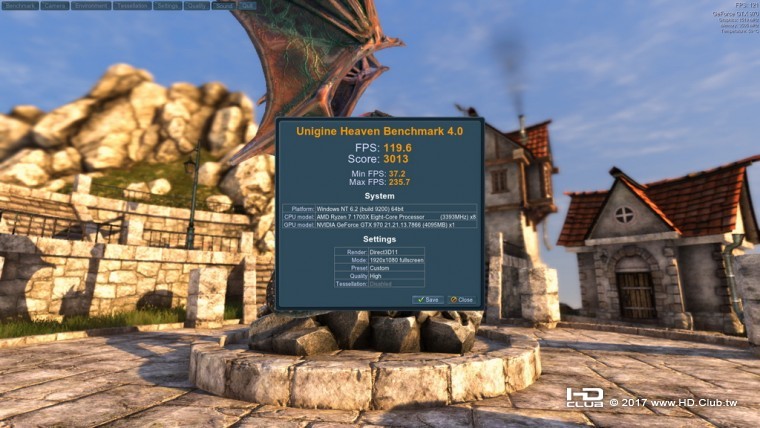The width and height of the screenshot is (760, 428).
Task: Open the Settings menu in the top bar
Action: tap(168, 5)
